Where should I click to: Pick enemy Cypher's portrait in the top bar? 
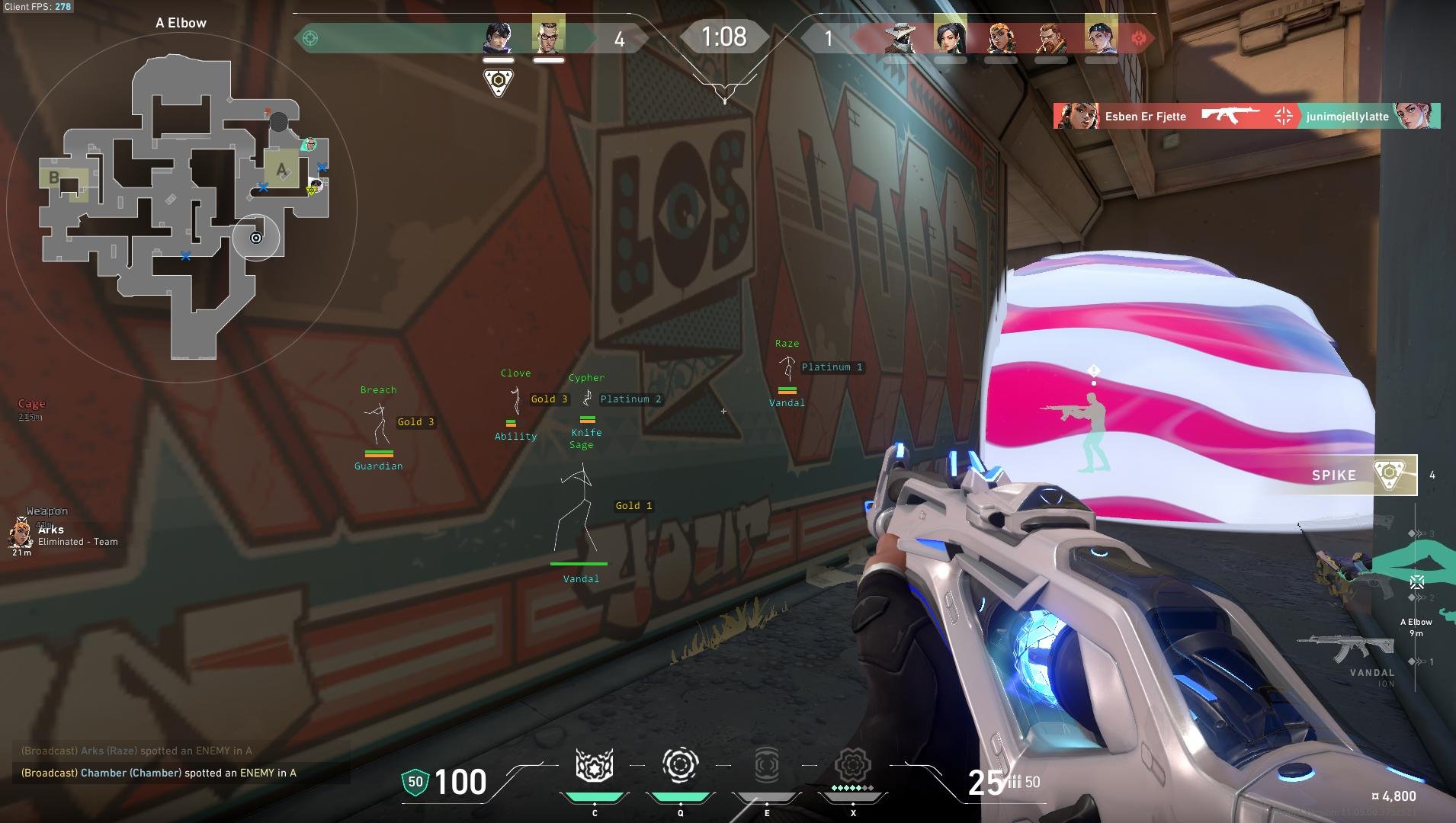pyautogui.click(x=900, y=37)
